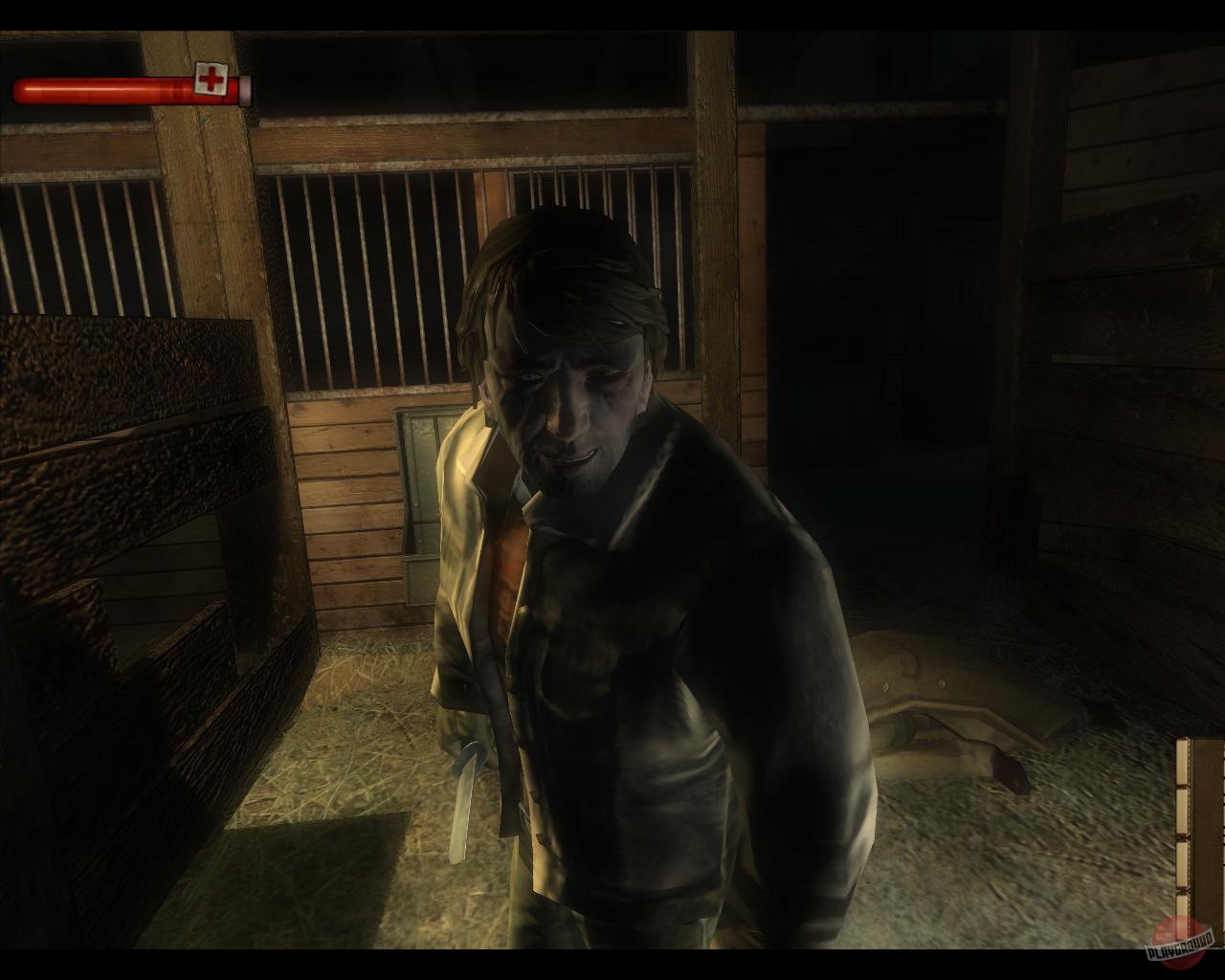Click the health bar cap on the right
This screenshot has width=1225, height=980.
pyautogui.click(x=245, y=88)
